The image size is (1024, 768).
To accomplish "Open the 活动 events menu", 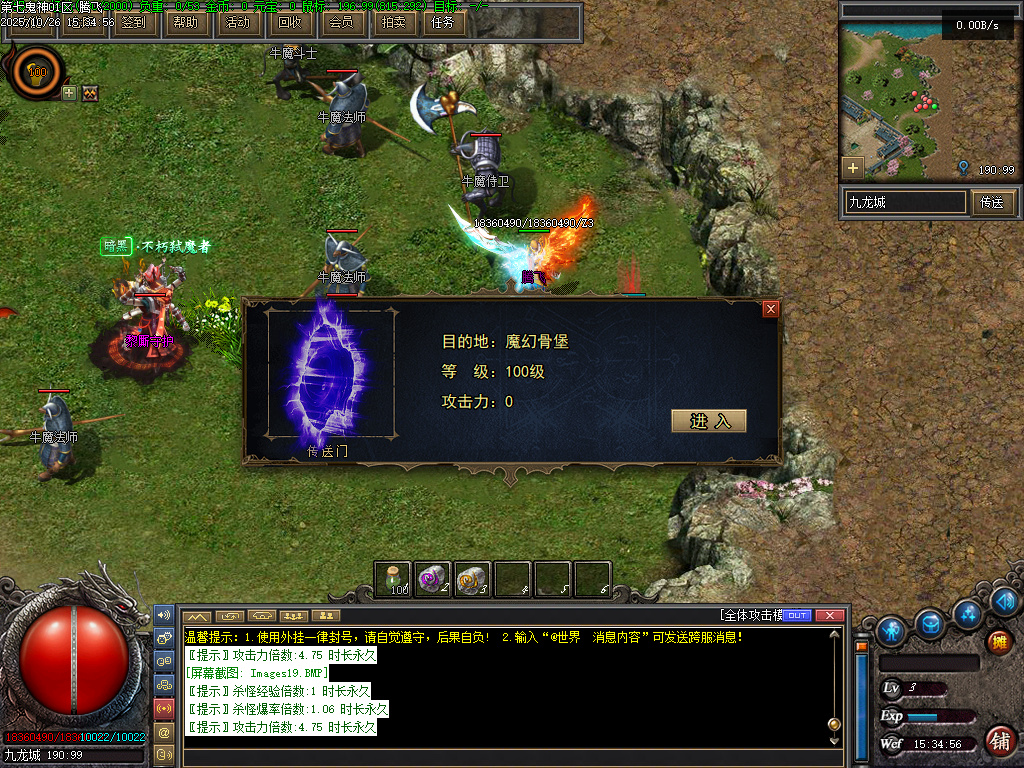I will pos(237,22).
